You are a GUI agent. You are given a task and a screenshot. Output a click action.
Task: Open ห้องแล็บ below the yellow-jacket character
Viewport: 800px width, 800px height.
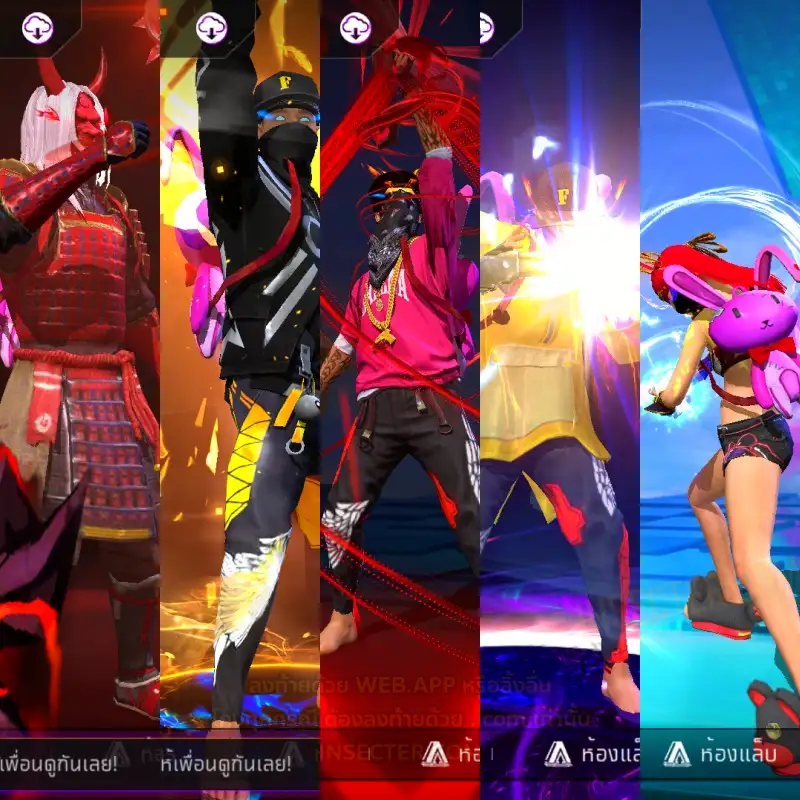(x=590, y=755)
